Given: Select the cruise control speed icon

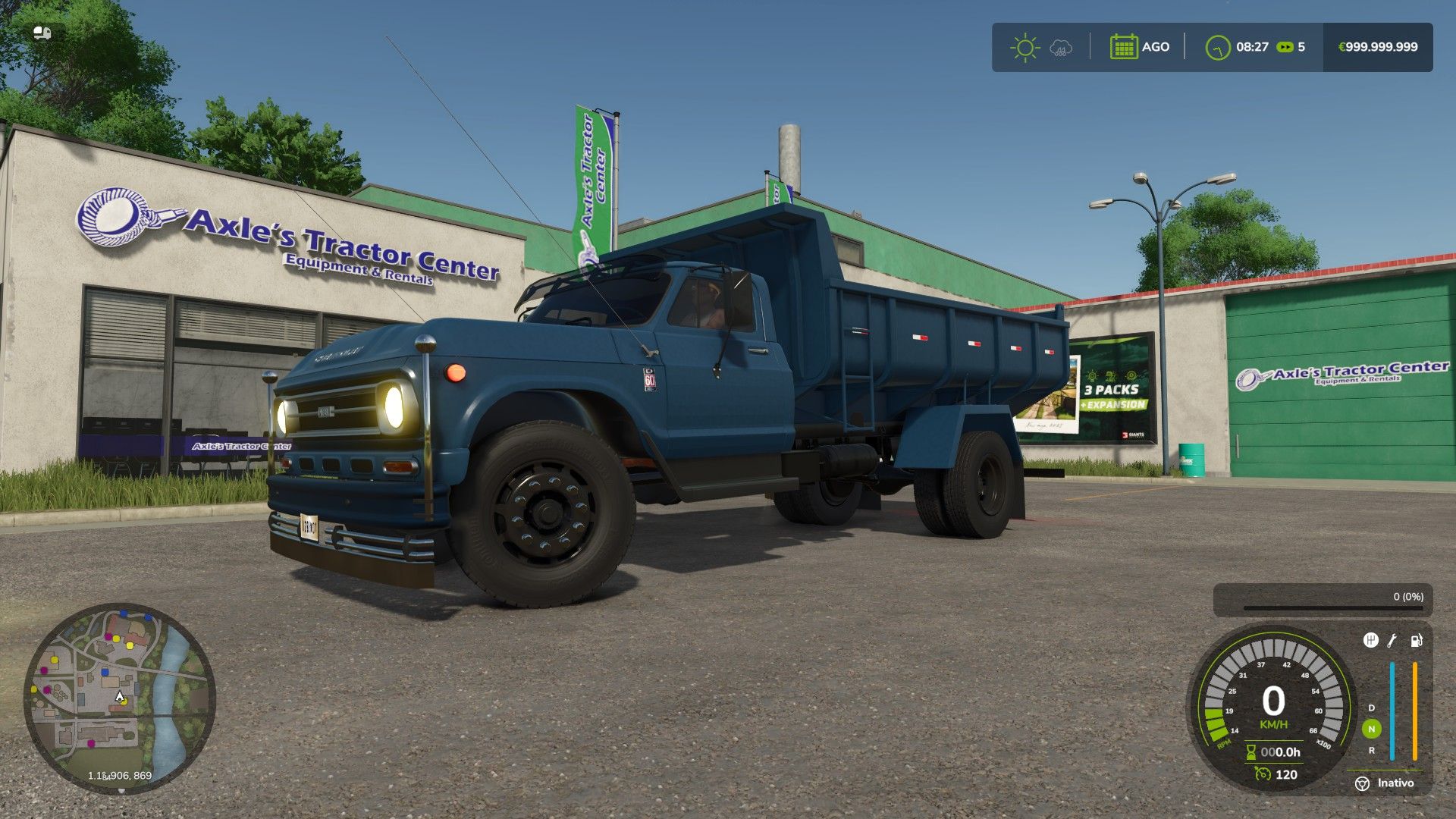Looking at the screenshot, I should 1263,774.
